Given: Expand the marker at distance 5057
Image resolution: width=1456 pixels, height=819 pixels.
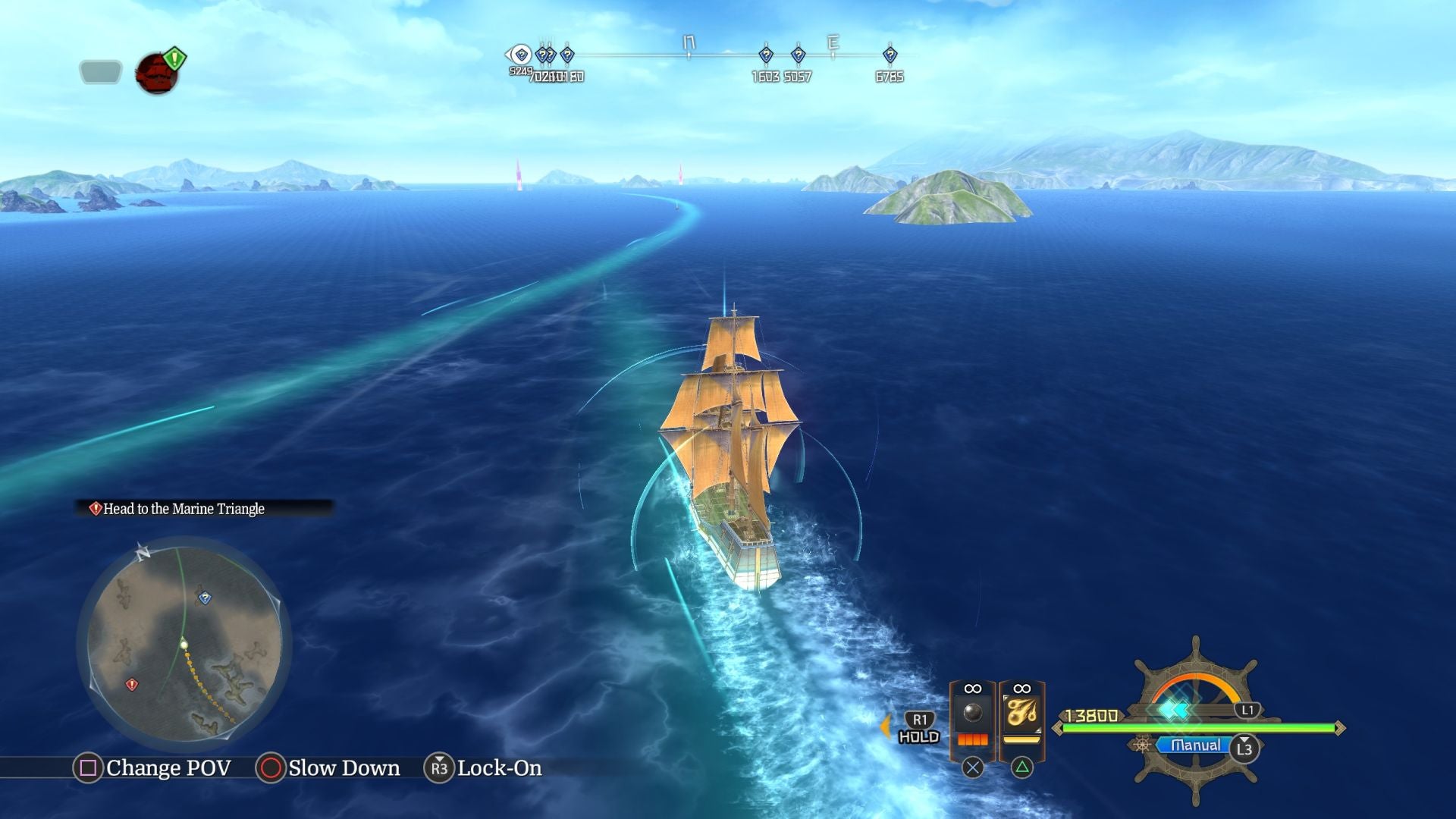Looking at the screenshot, I should click(x=799, y=54).
